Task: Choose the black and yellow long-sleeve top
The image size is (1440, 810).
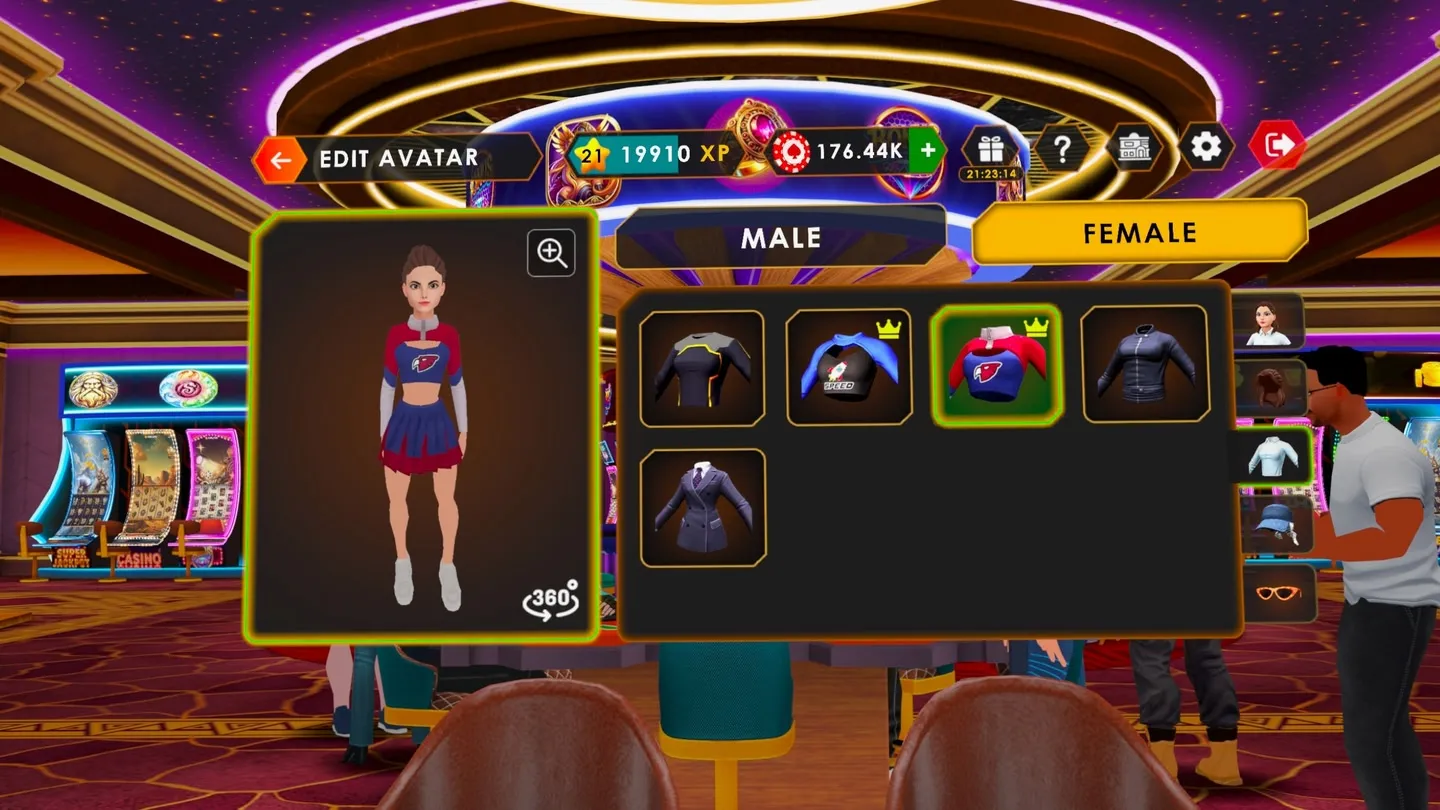Action: [x=702, y=368]
